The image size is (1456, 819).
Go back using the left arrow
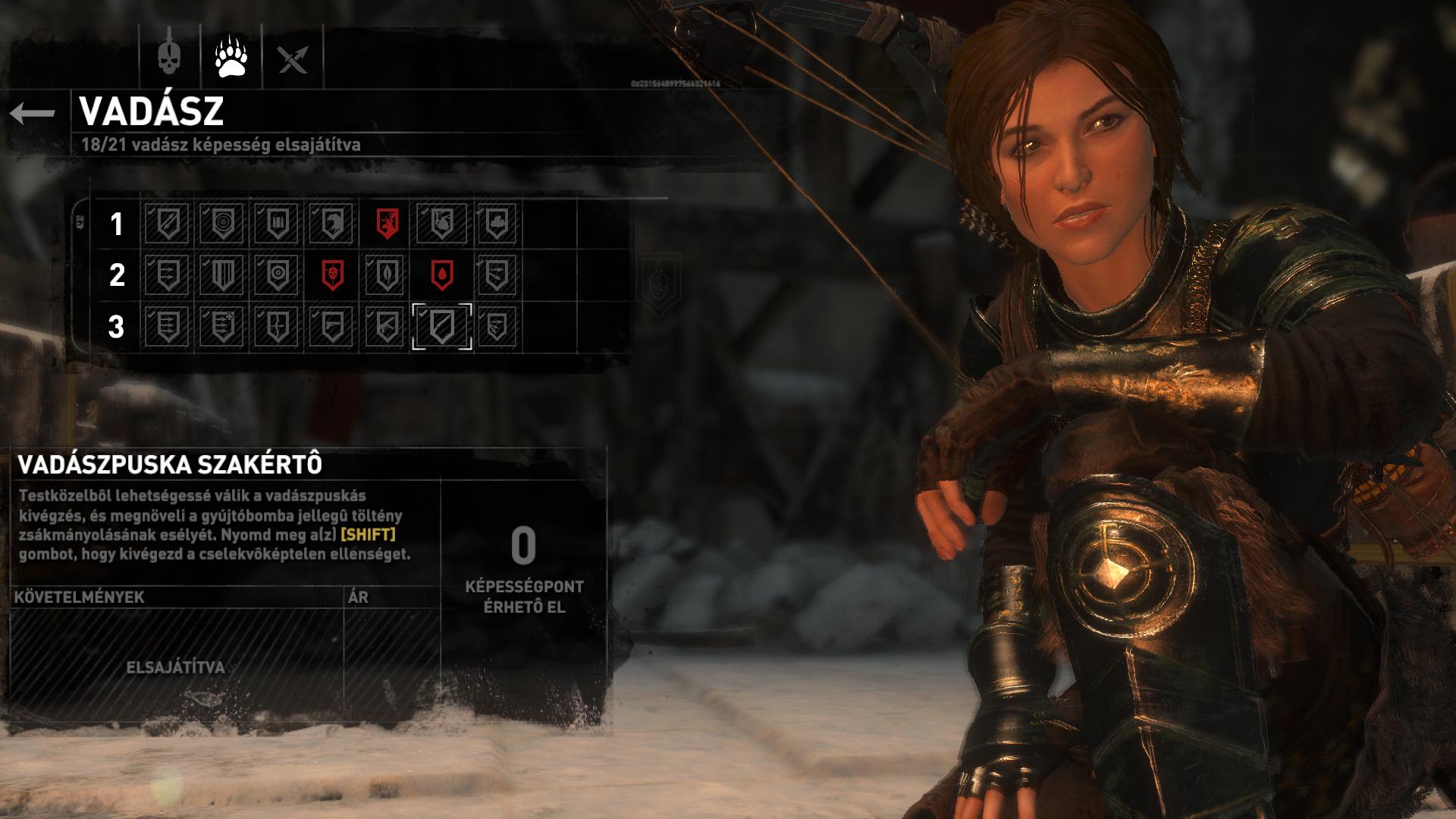click(33, 114)
